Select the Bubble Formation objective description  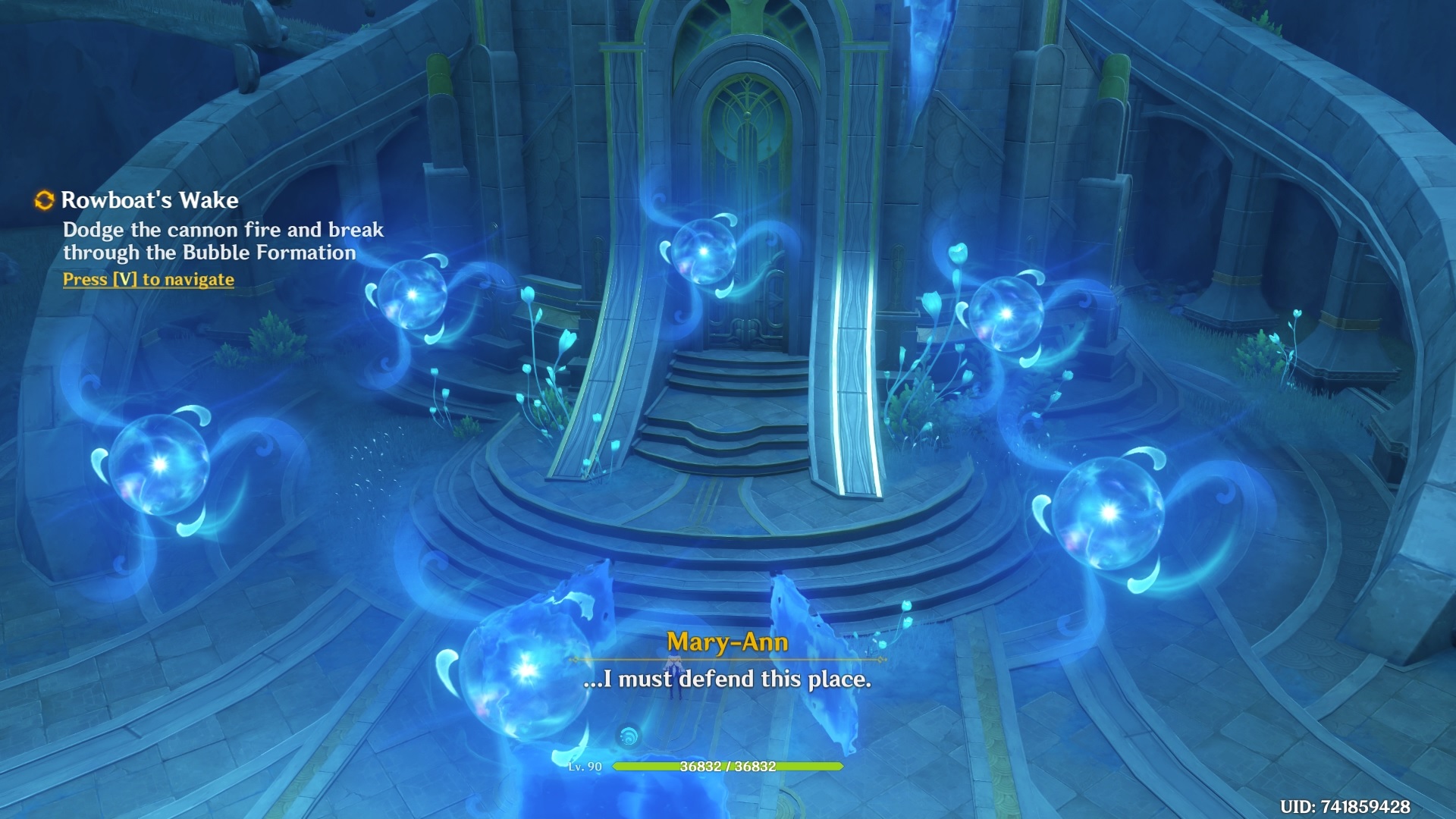tap(223, 241)
